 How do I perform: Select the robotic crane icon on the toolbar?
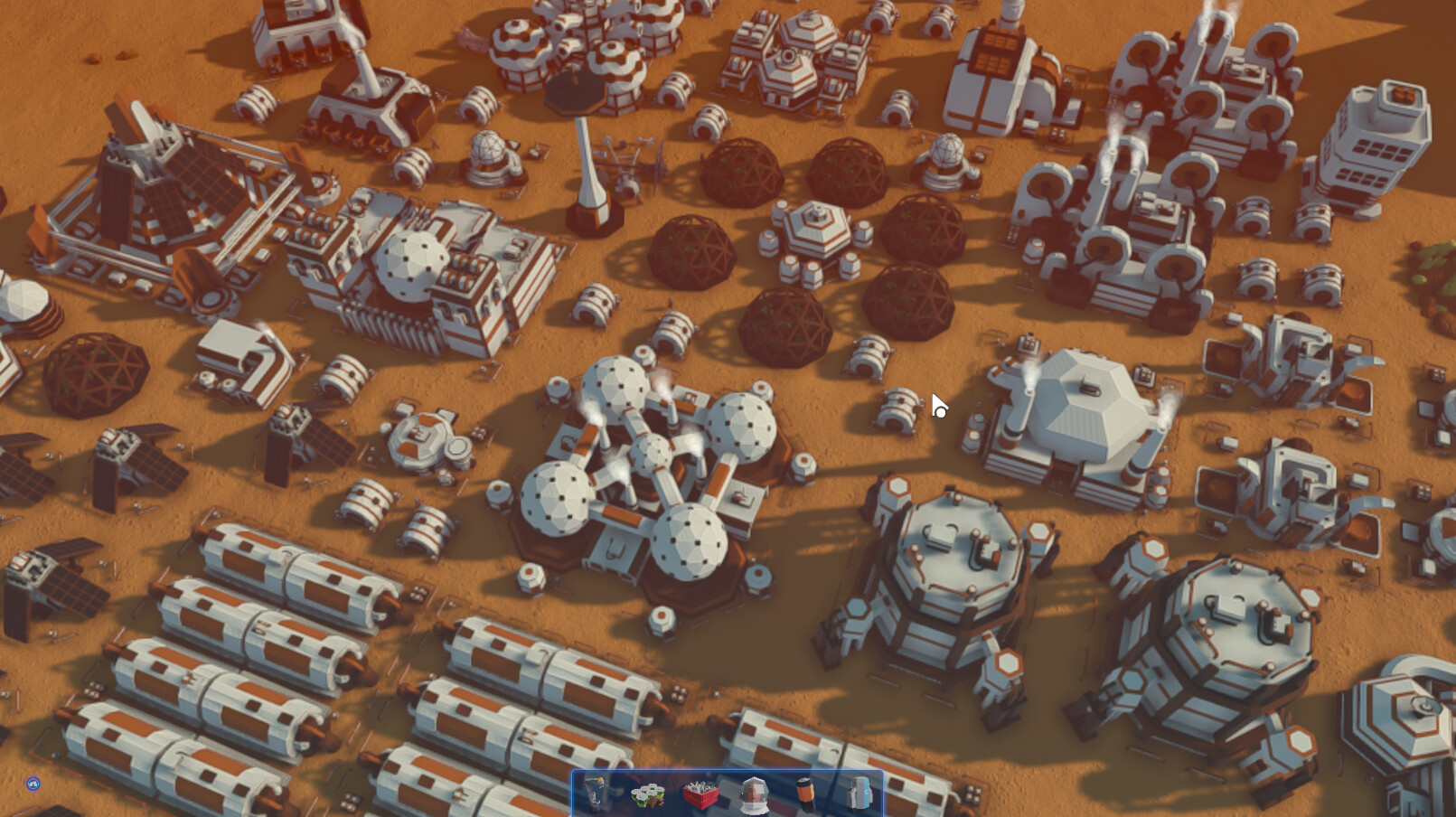[x=595, y=794]
